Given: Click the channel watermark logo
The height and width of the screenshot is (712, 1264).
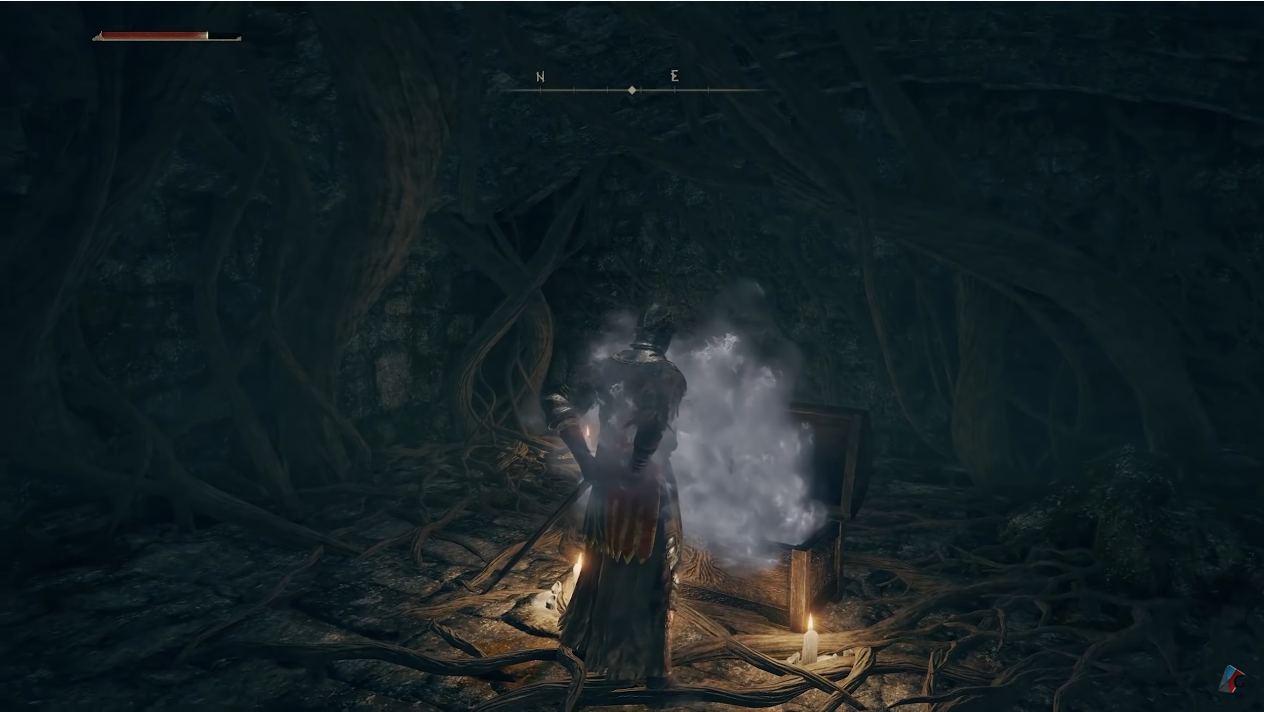Looking at the screenshot, I should pyautogui.click(x=1231, y=680).
